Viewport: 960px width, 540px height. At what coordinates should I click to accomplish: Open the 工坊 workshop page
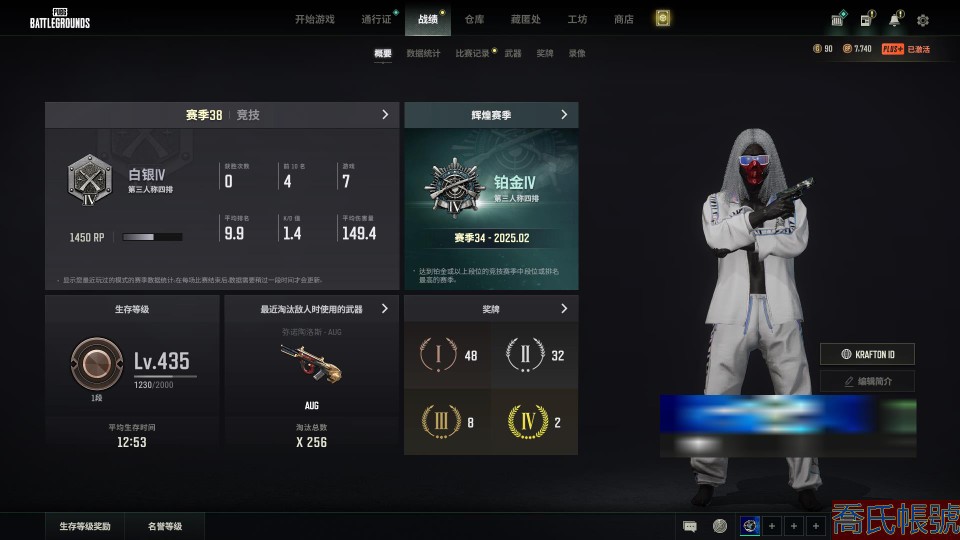577,19
